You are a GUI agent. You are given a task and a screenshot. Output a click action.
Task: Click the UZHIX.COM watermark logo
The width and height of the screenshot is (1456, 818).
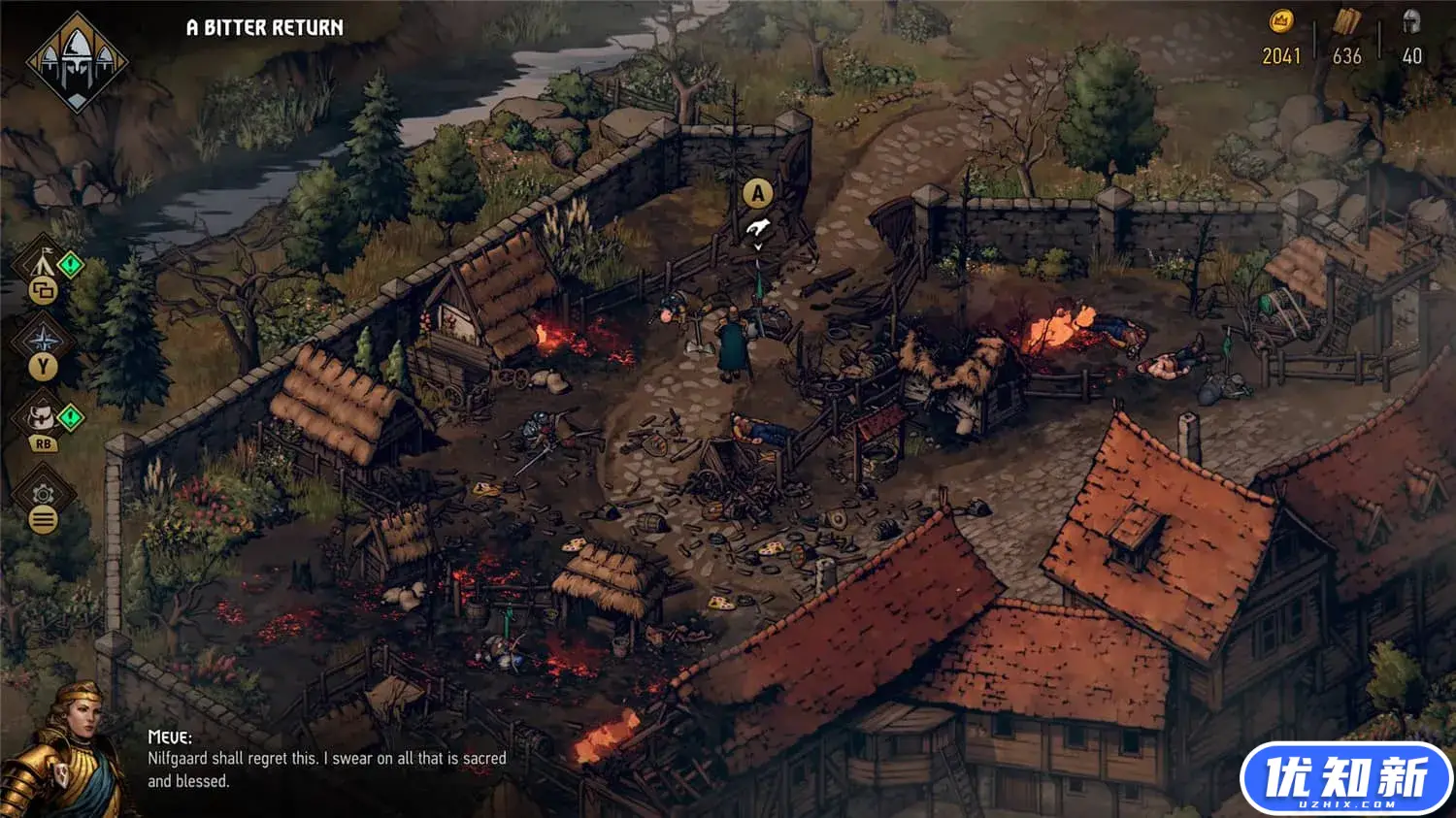pos(1345,779)
